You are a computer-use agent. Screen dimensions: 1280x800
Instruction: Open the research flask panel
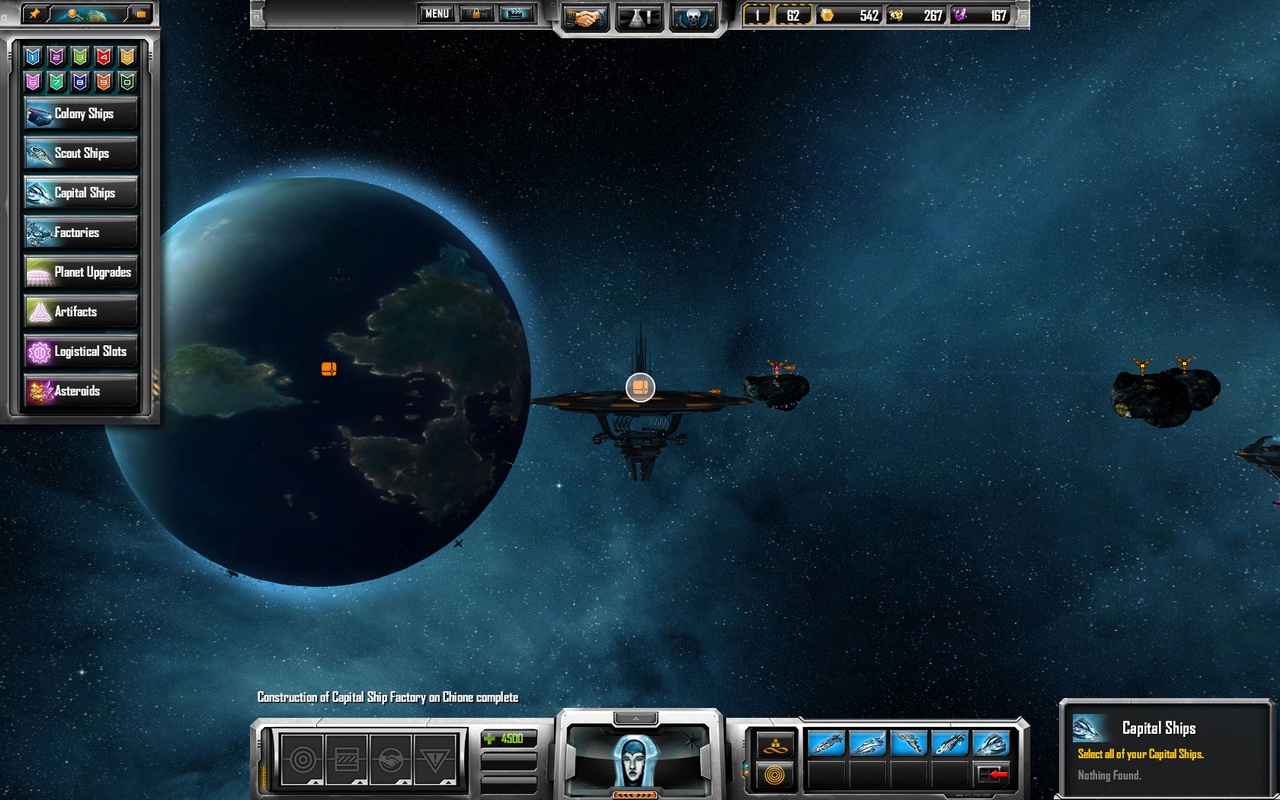(639, 17)
